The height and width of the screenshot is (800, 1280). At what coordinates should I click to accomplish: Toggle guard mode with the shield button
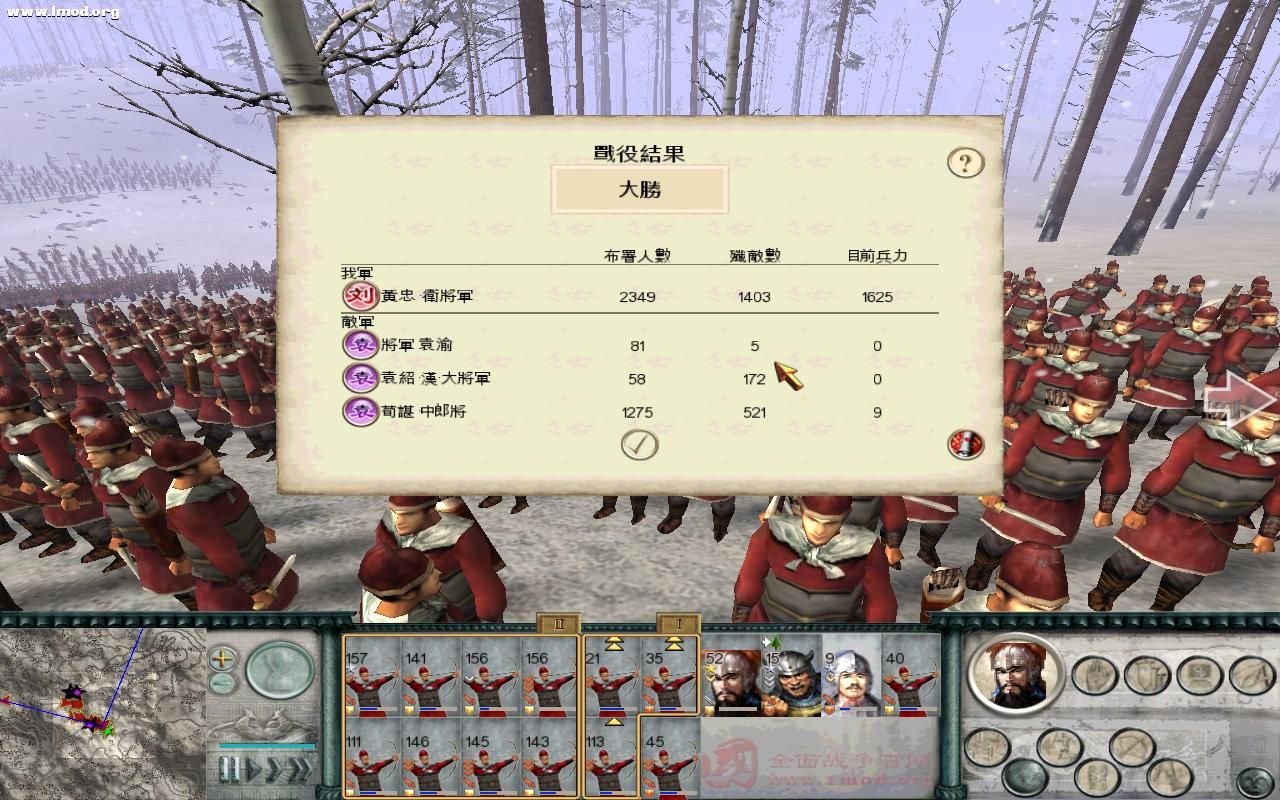1145,675
